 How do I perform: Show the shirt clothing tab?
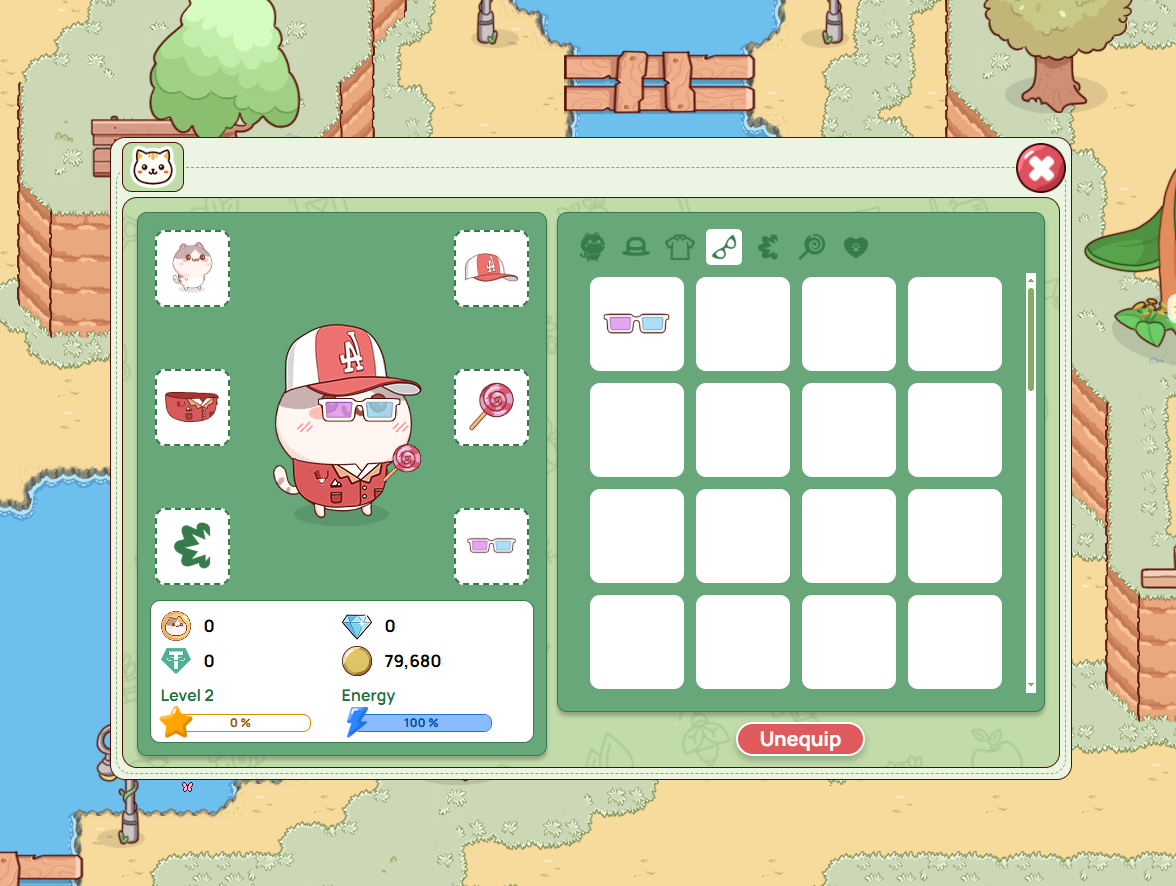(680, 246)
